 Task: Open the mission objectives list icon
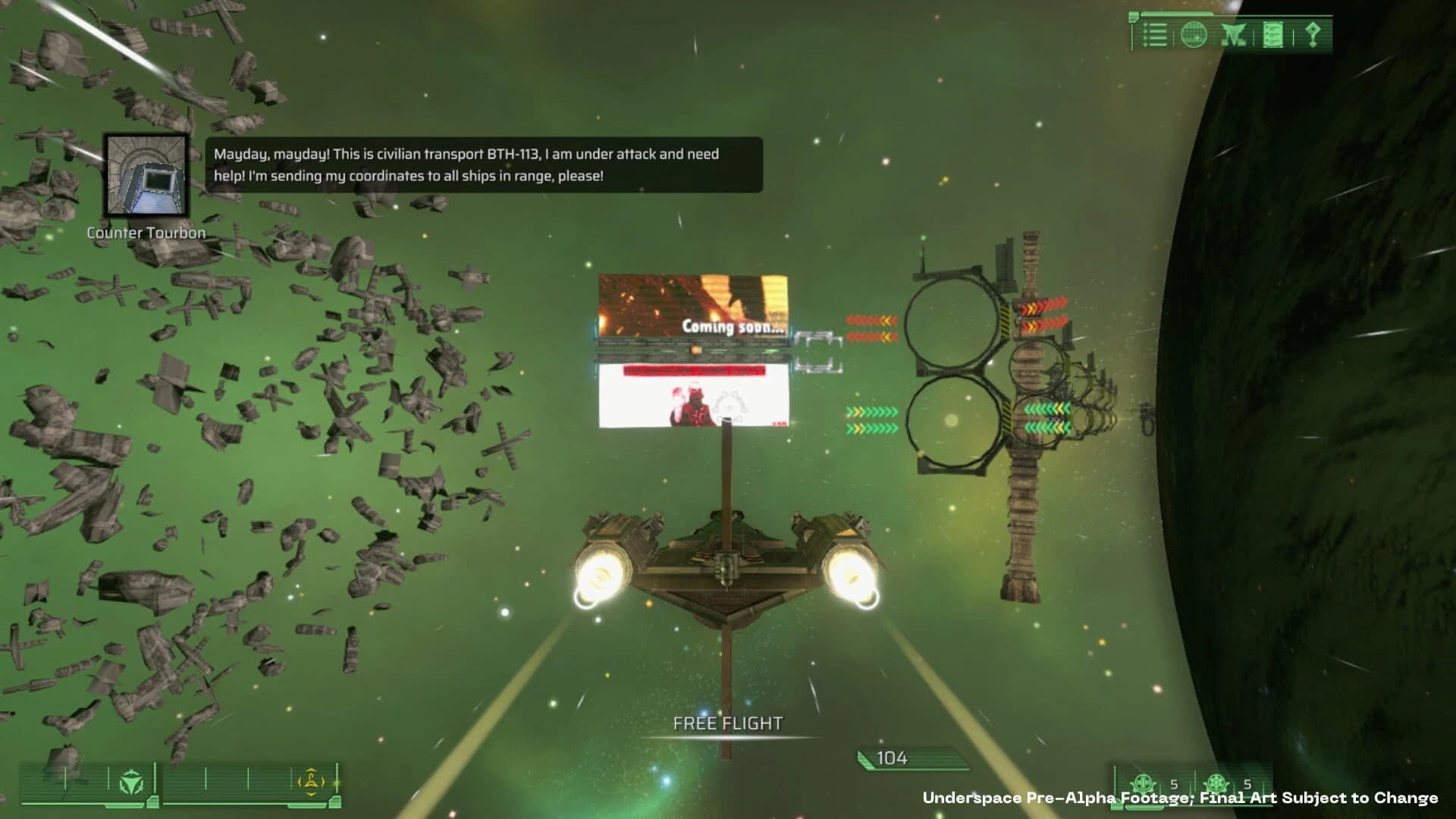coord(1156,36)
